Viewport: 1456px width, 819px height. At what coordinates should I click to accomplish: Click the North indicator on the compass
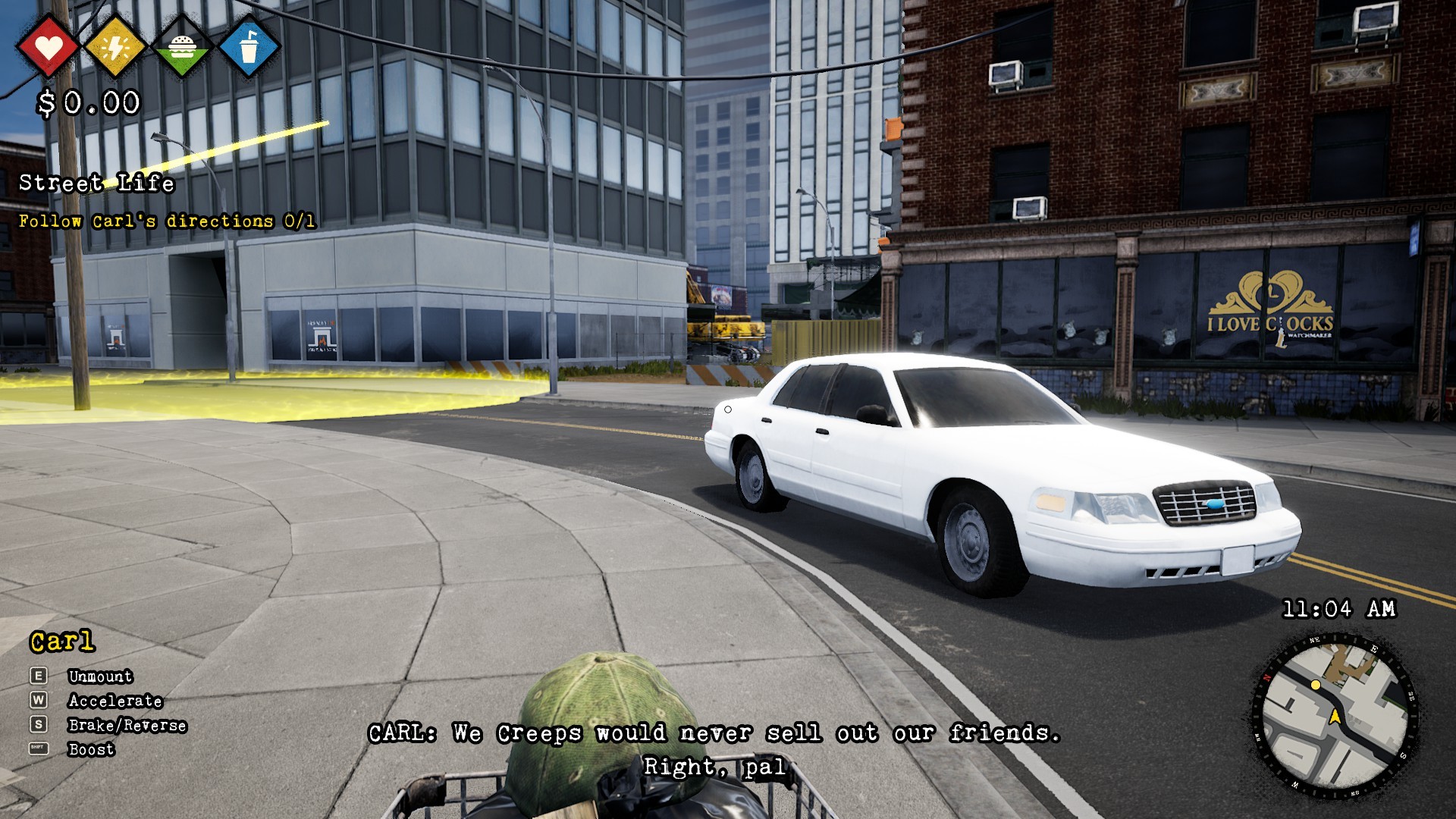(1266, 678)
